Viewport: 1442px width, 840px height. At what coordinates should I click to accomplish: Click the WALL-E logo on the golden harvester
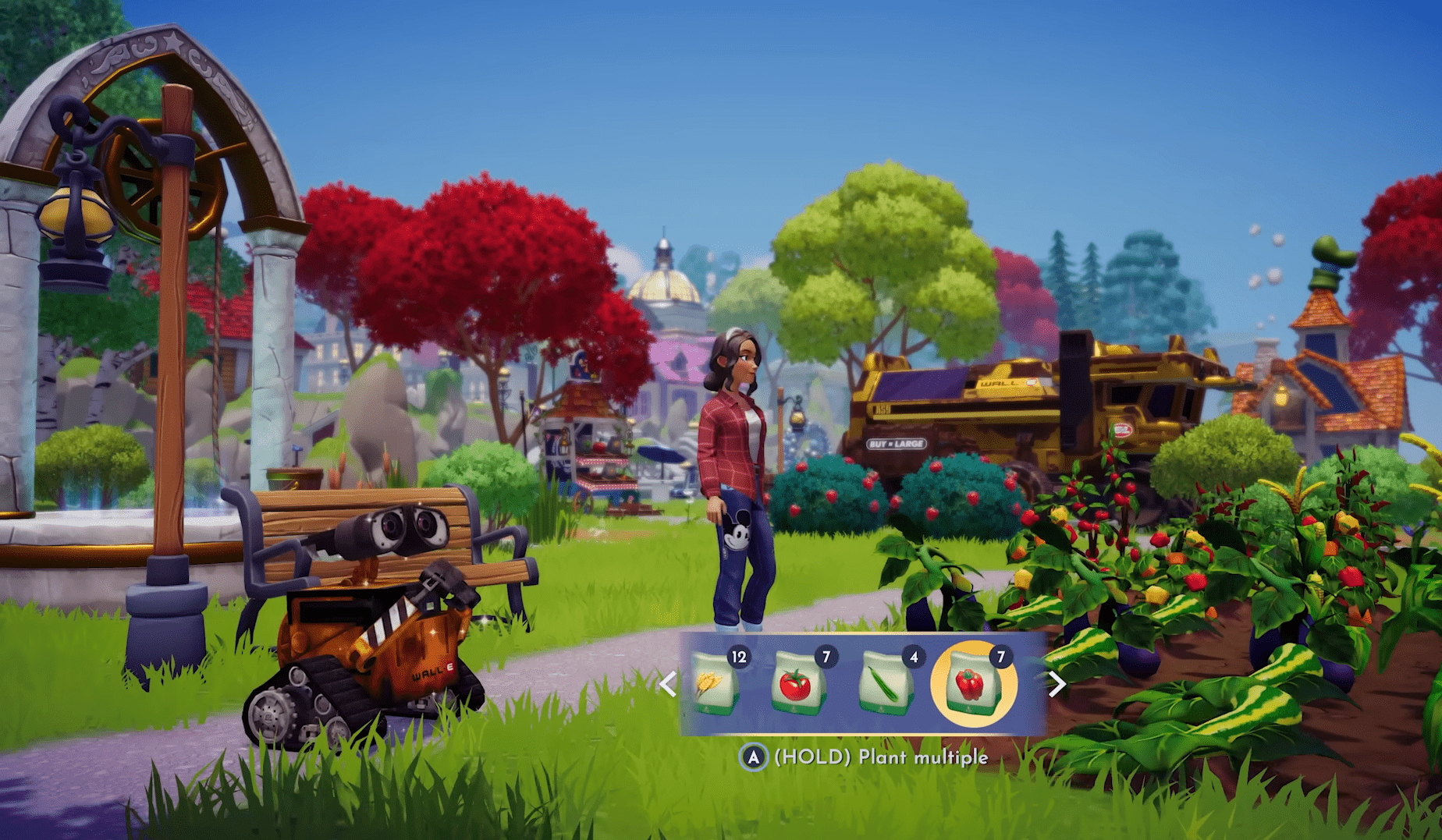pyautogui.click(x=1000, y=384)
